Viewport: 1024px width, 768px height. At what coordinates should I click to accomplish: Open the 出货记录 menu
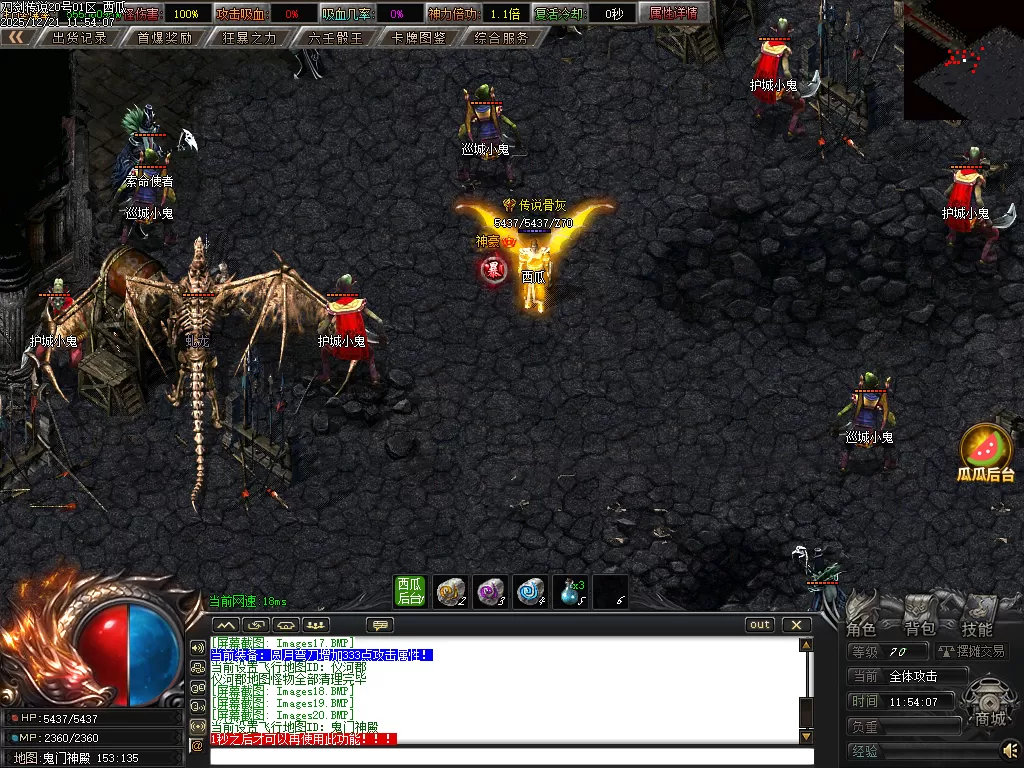(x=79, y=38)
